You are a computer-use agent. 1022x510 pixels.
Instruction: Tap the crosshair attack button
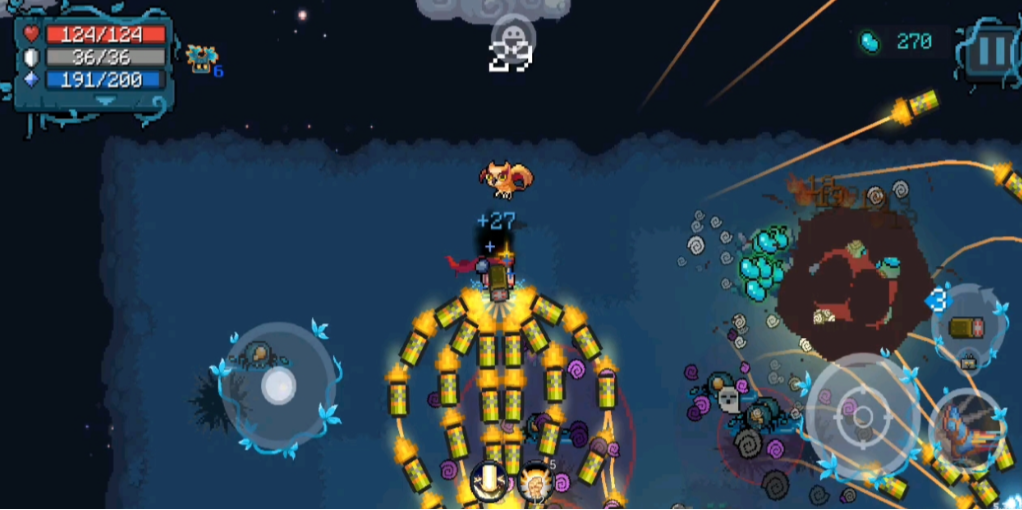(x=862, y=414)
